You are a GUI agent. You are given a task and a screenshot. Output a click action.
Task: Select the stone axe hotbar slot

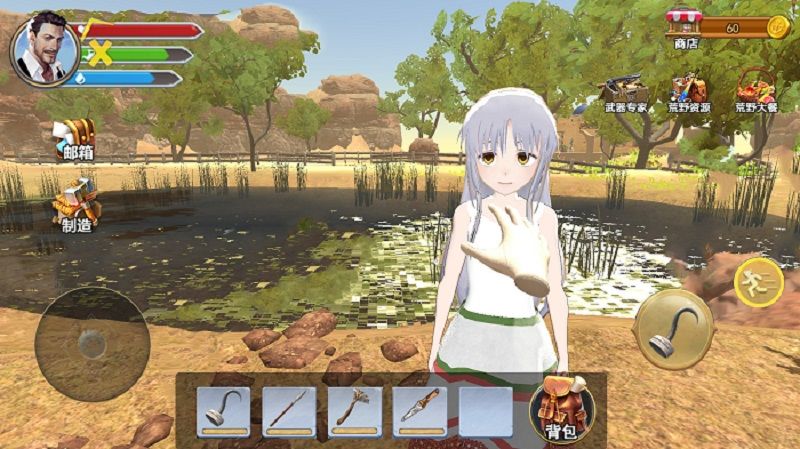[x=354, y=410]
